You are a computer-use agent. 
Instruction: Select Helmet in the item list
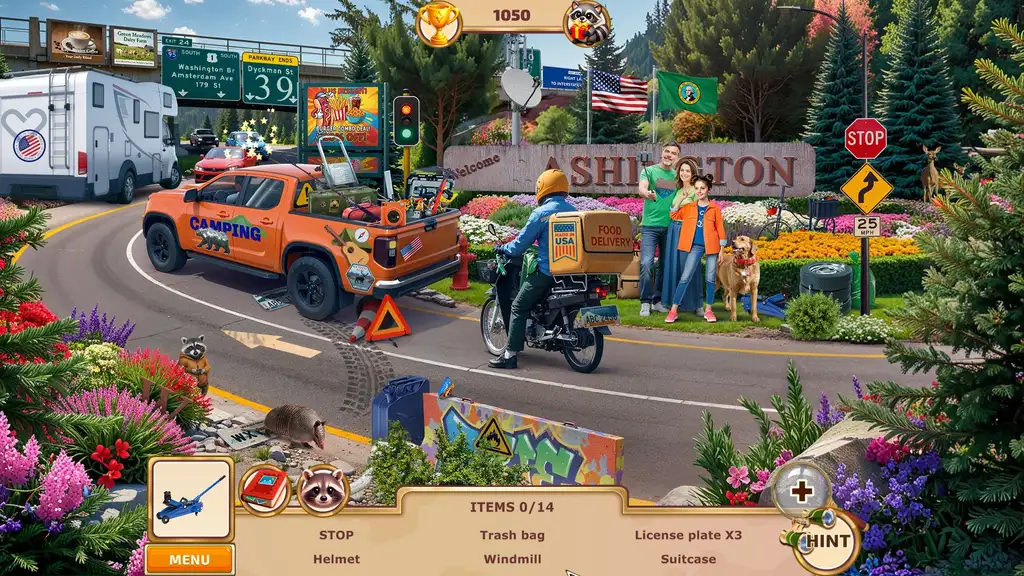point(336,559)
